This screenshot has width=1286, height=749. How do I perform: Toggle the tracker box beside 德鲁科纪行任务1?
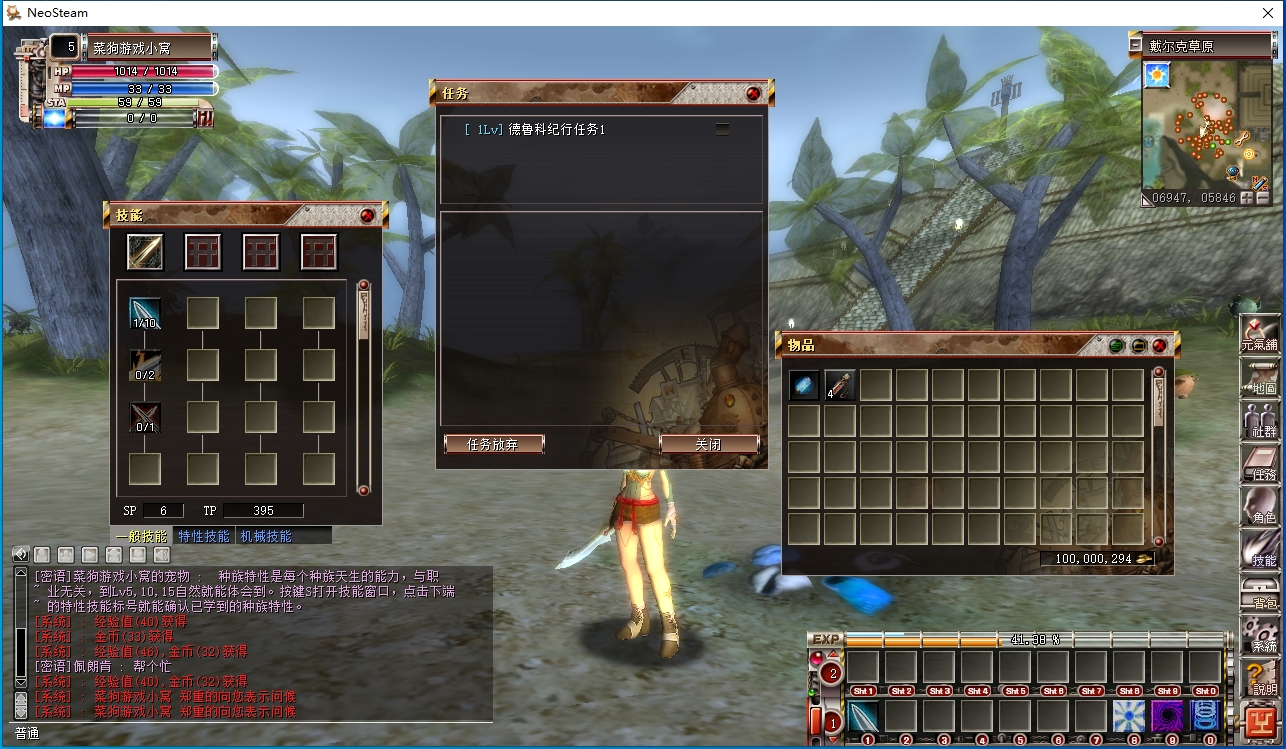722,129
